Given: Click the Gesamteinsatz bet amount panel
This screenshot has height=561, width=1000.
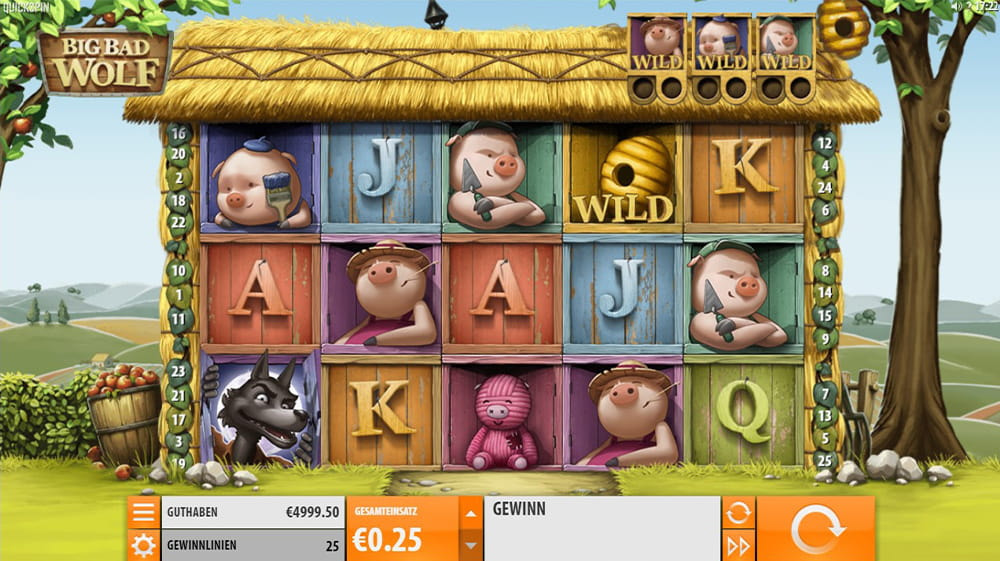Looking at the screenshot, I should point(402,529).
